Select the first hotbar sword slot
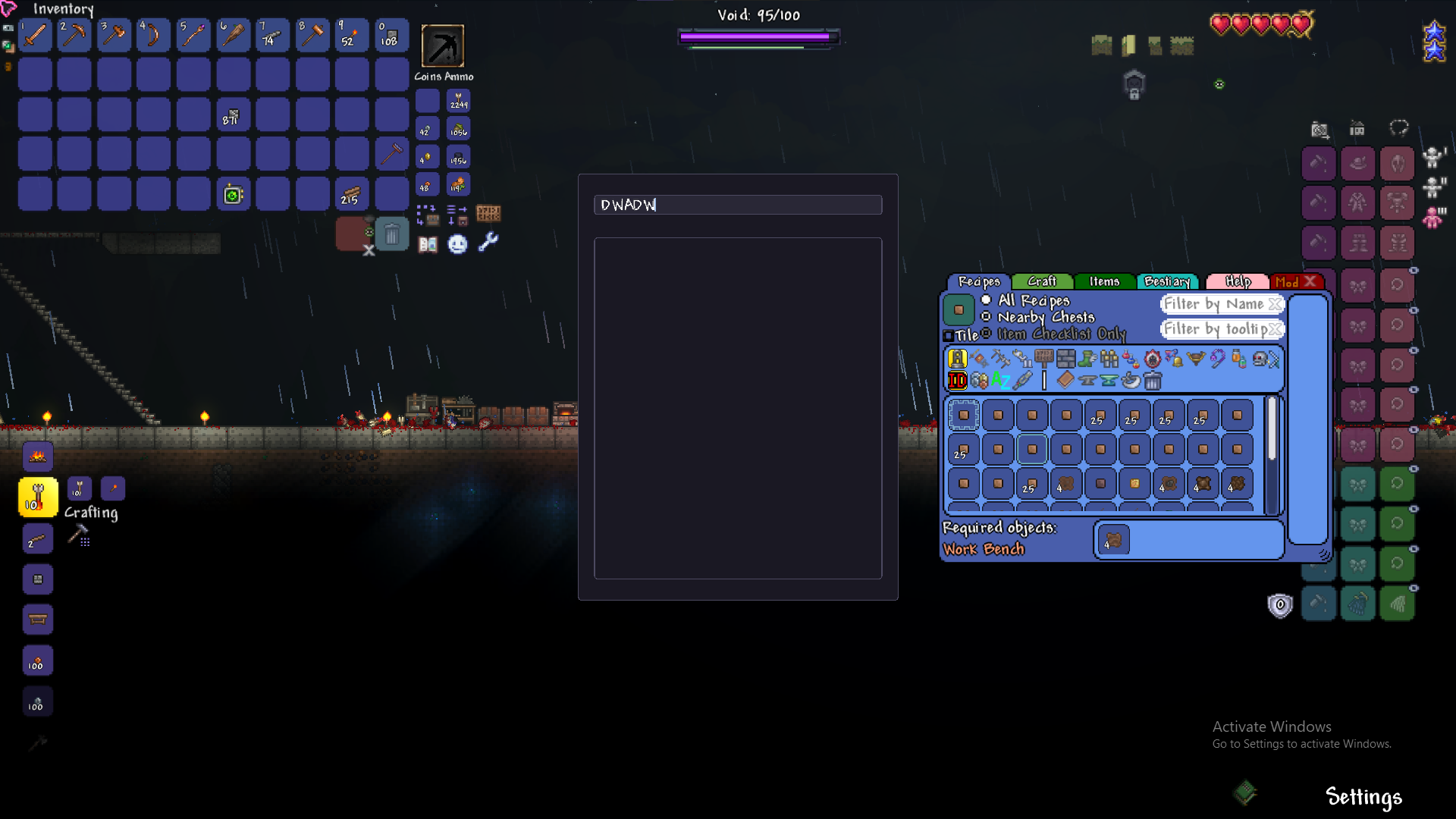The height and width of the screenshot is (819, 1456). [x=35, y=36]
